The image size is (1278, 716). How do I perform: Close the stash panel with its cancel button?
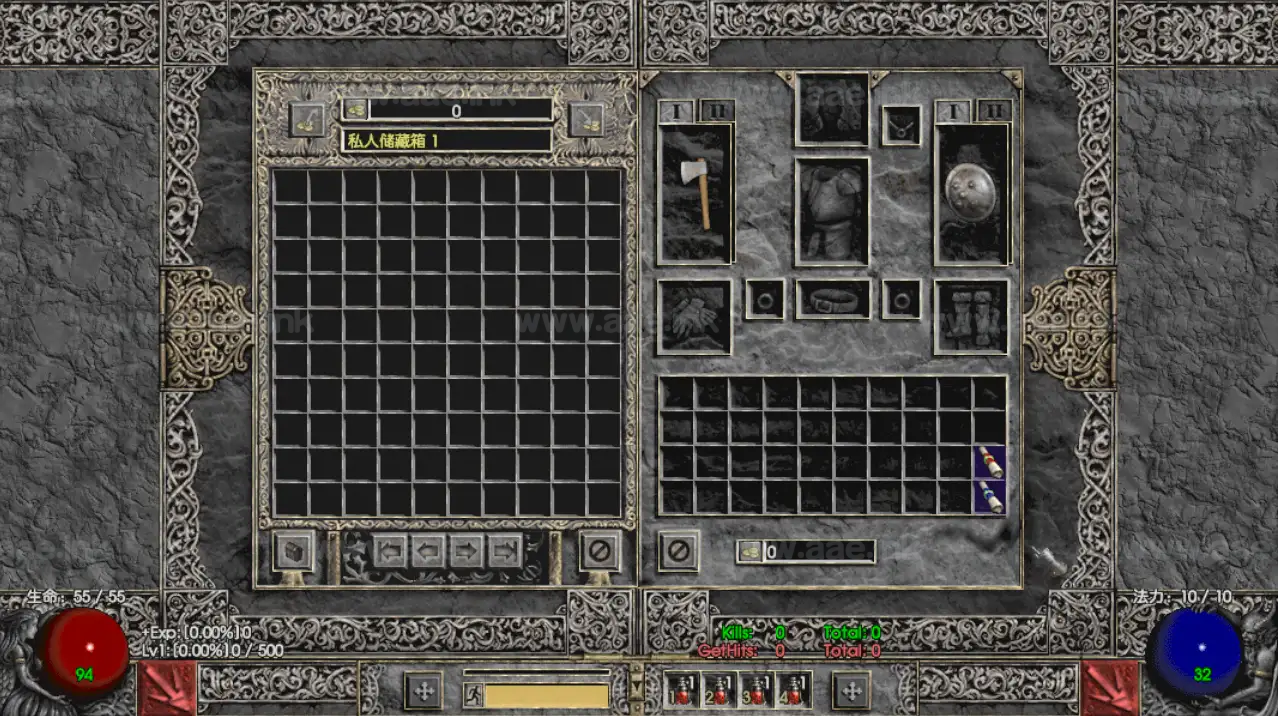click(600, 551)
